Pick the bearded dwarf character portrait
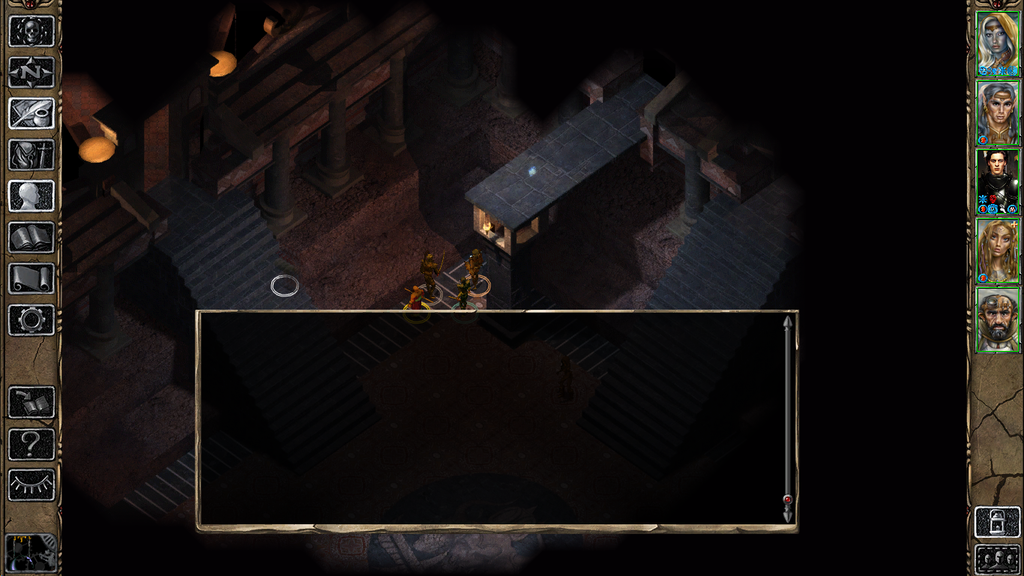 point(997,319)
